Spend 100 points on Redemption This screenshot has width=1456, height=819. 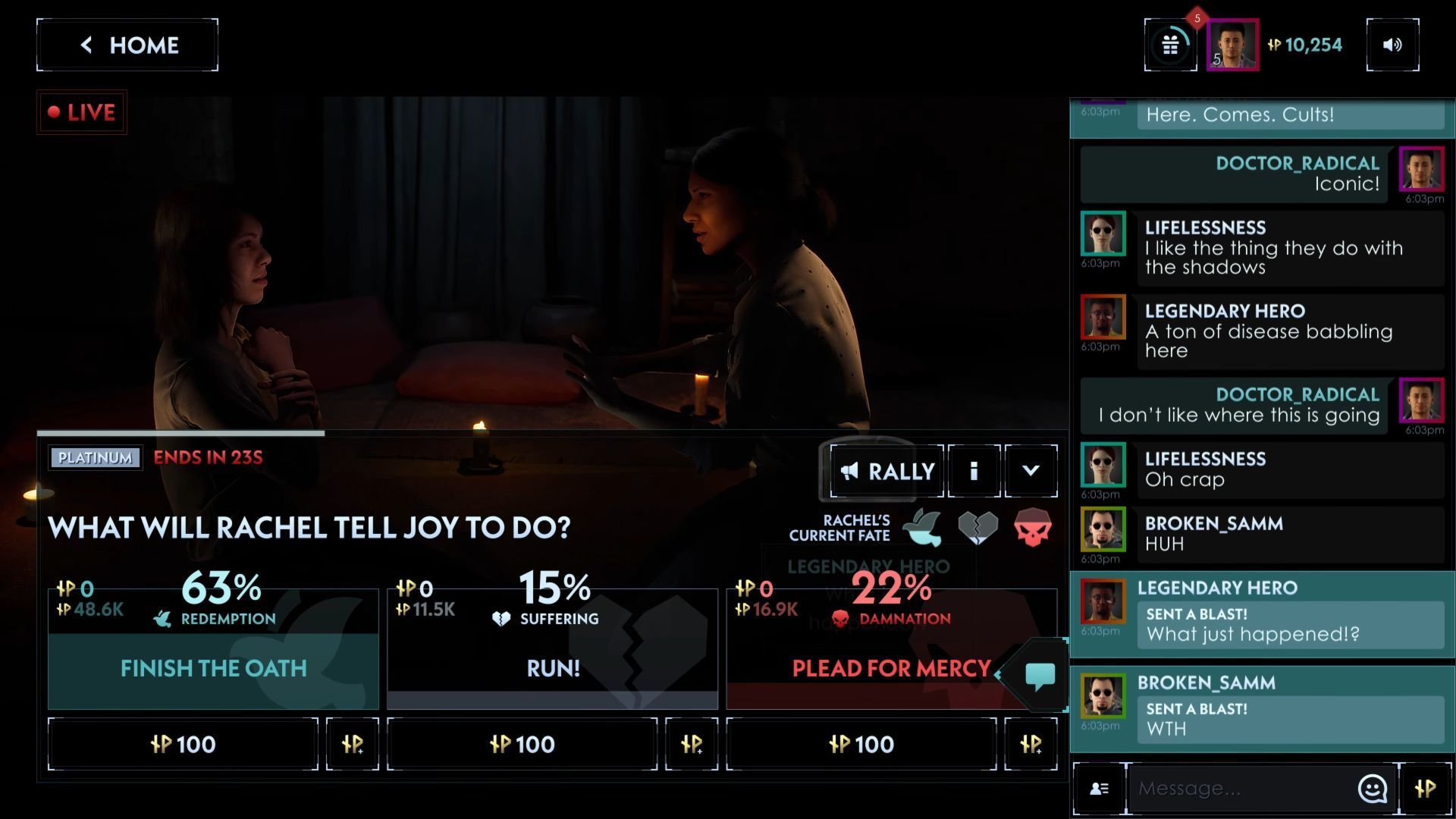tap(183, 744)
